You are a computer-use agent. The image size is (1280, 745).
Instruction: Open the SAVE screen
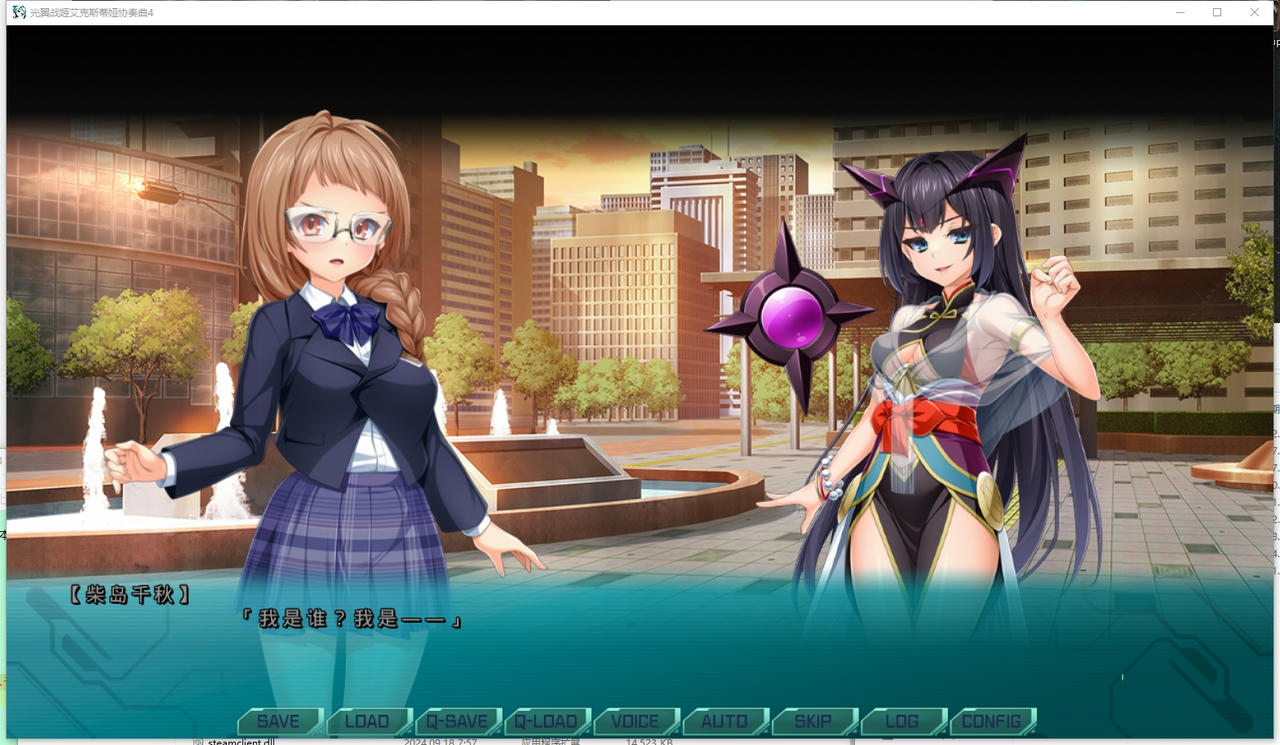point(279,720)
